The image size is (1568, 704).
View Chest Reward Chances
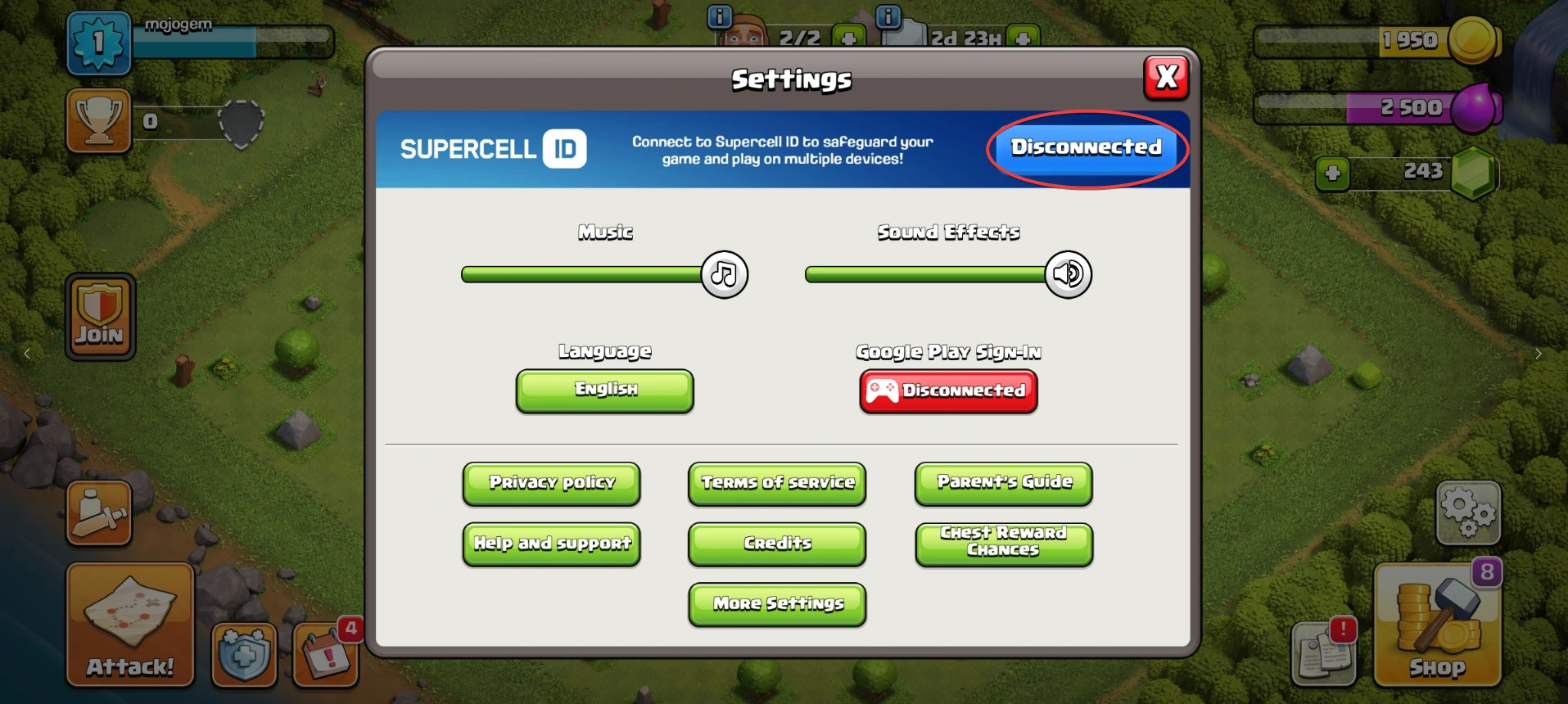click(x=1004, y=543)
